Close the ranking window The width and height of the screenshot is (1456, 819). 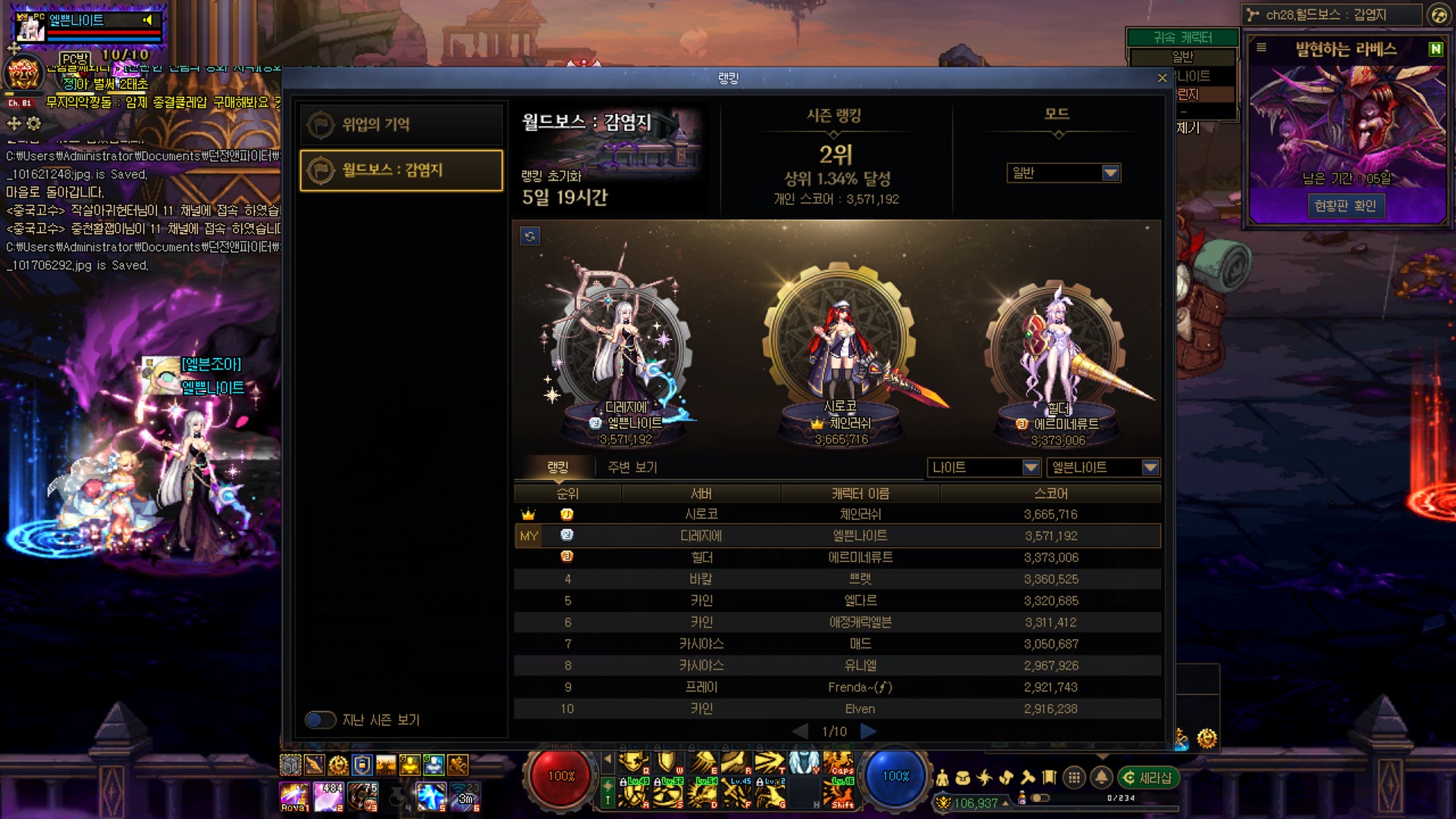point(1162,78)
